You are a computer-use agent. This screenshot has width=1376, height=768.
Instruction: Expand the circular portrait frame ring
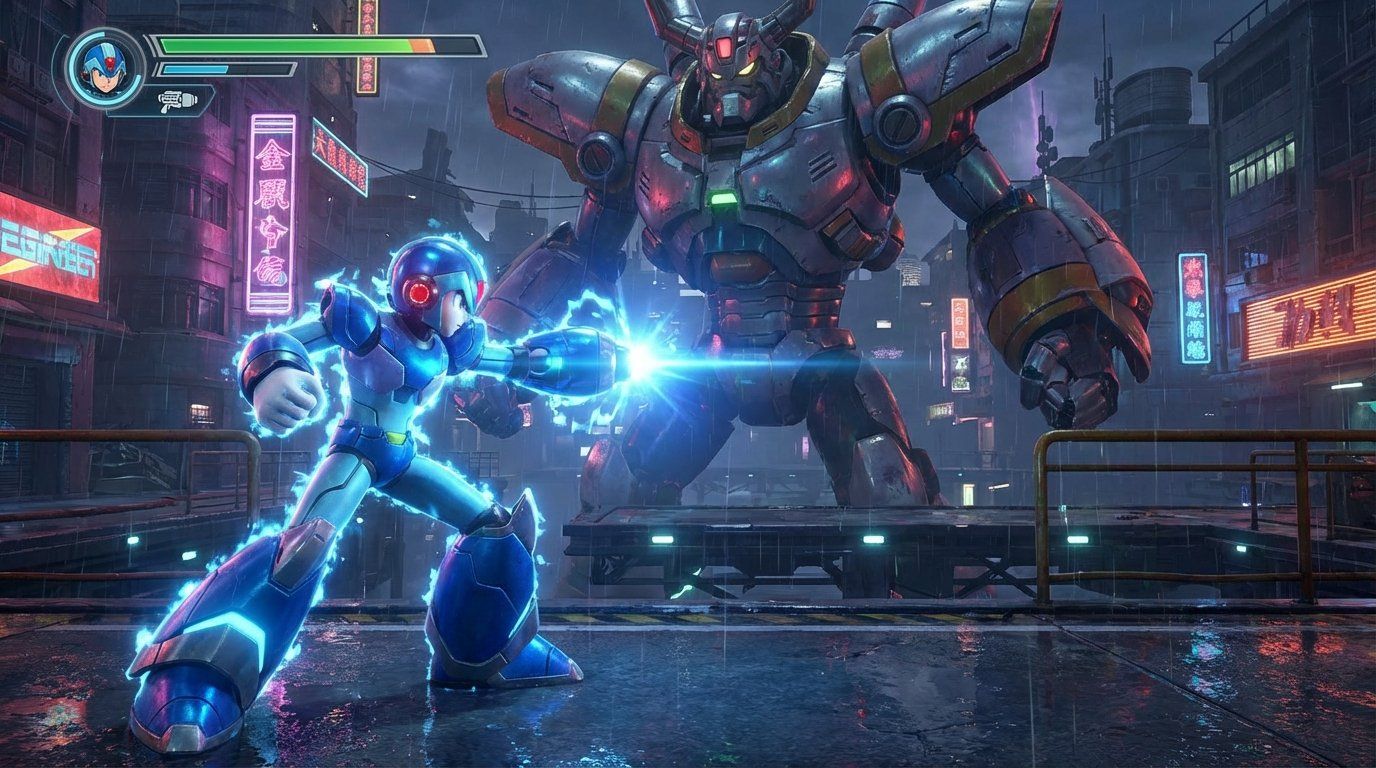[x=105, y=68]
